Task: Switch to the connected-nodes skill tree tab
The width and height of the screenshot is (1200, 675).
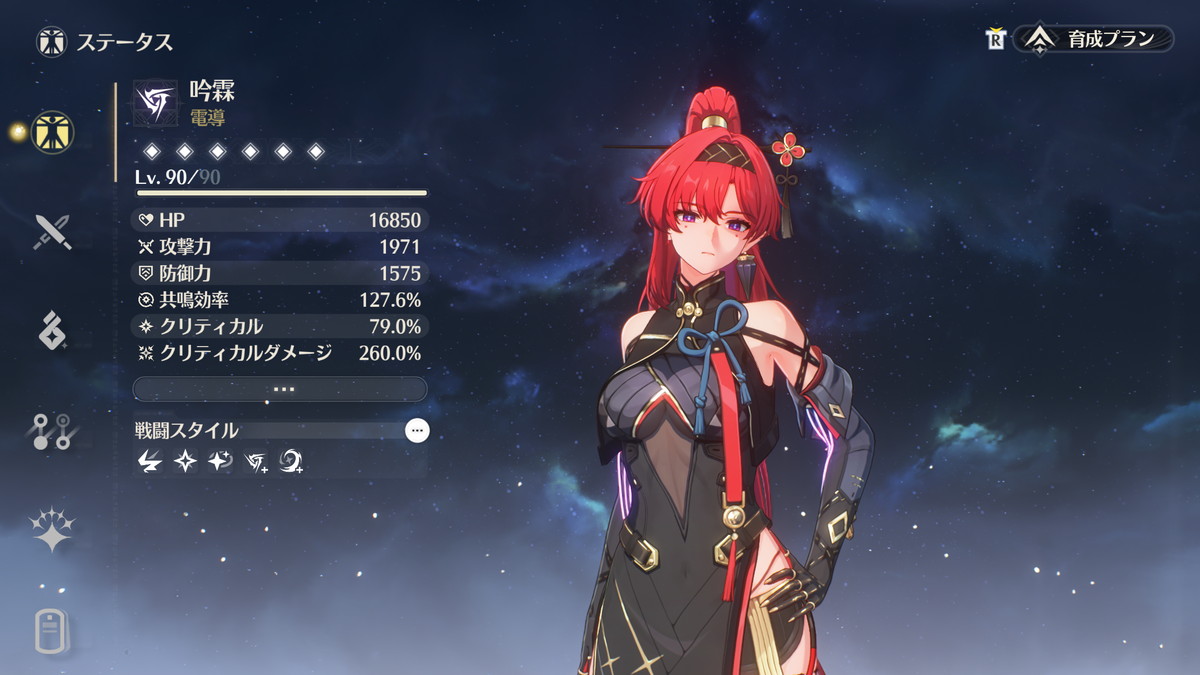Action: click(x=52, y=431)
